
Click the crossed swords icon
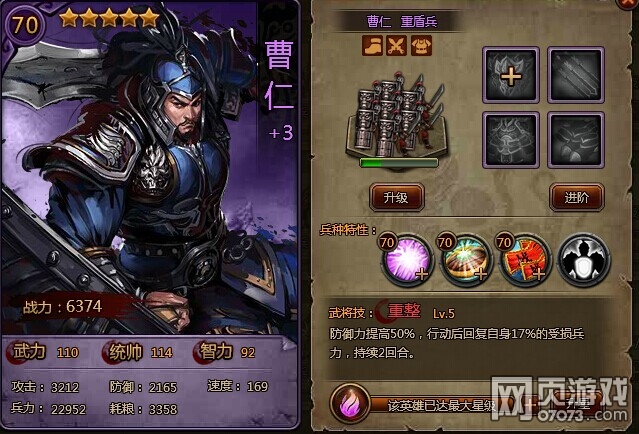(397, 47)
